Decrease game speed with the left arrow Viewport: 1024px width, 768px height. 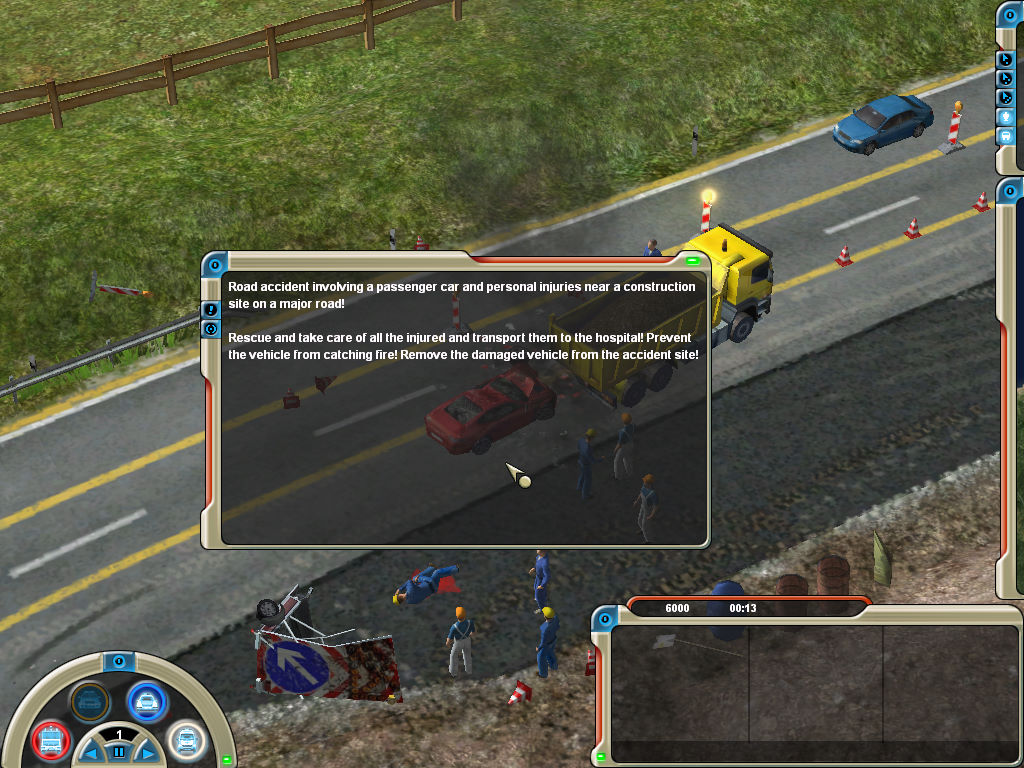click(x=91, y=751)
